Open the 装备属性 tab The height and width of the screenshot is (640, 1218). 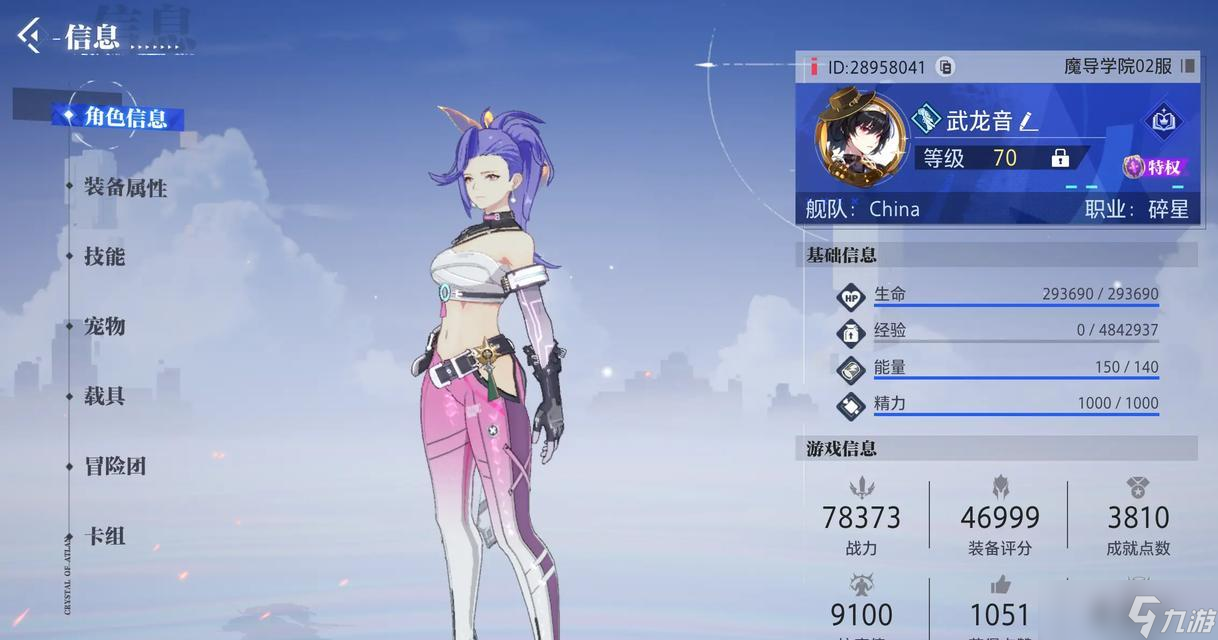click(125, 187)
